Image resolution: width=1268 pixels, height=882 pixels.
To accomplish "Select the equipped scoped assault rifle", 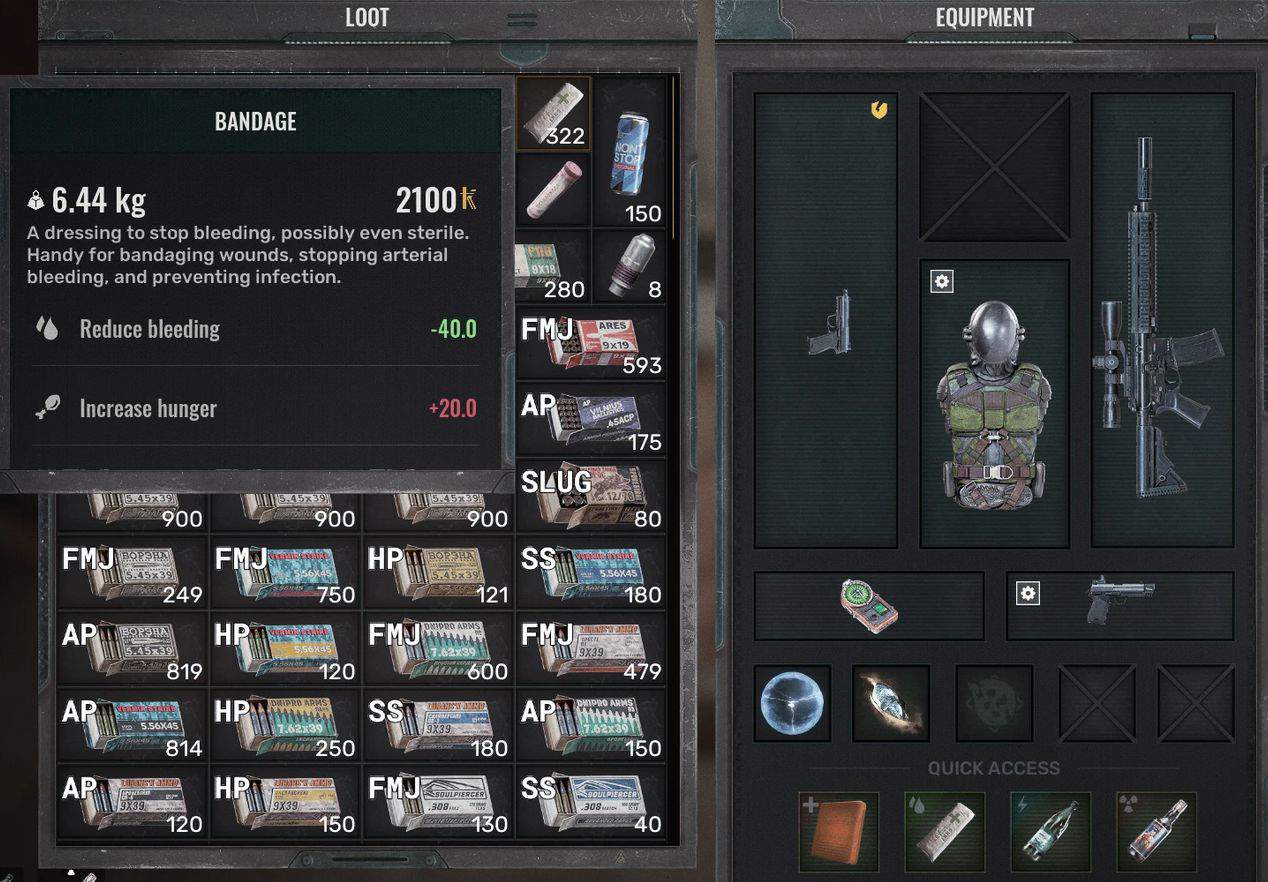I will point(1160,320).
